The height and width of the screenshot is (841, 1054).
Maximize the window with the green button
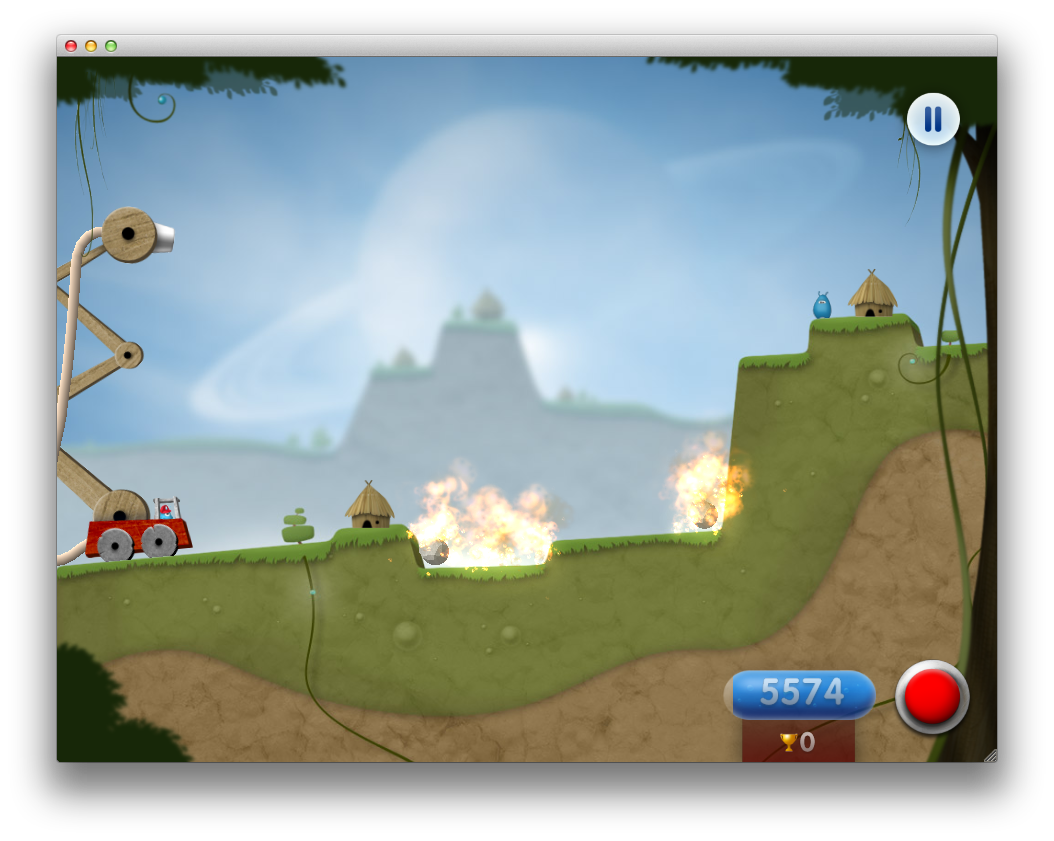111,46
